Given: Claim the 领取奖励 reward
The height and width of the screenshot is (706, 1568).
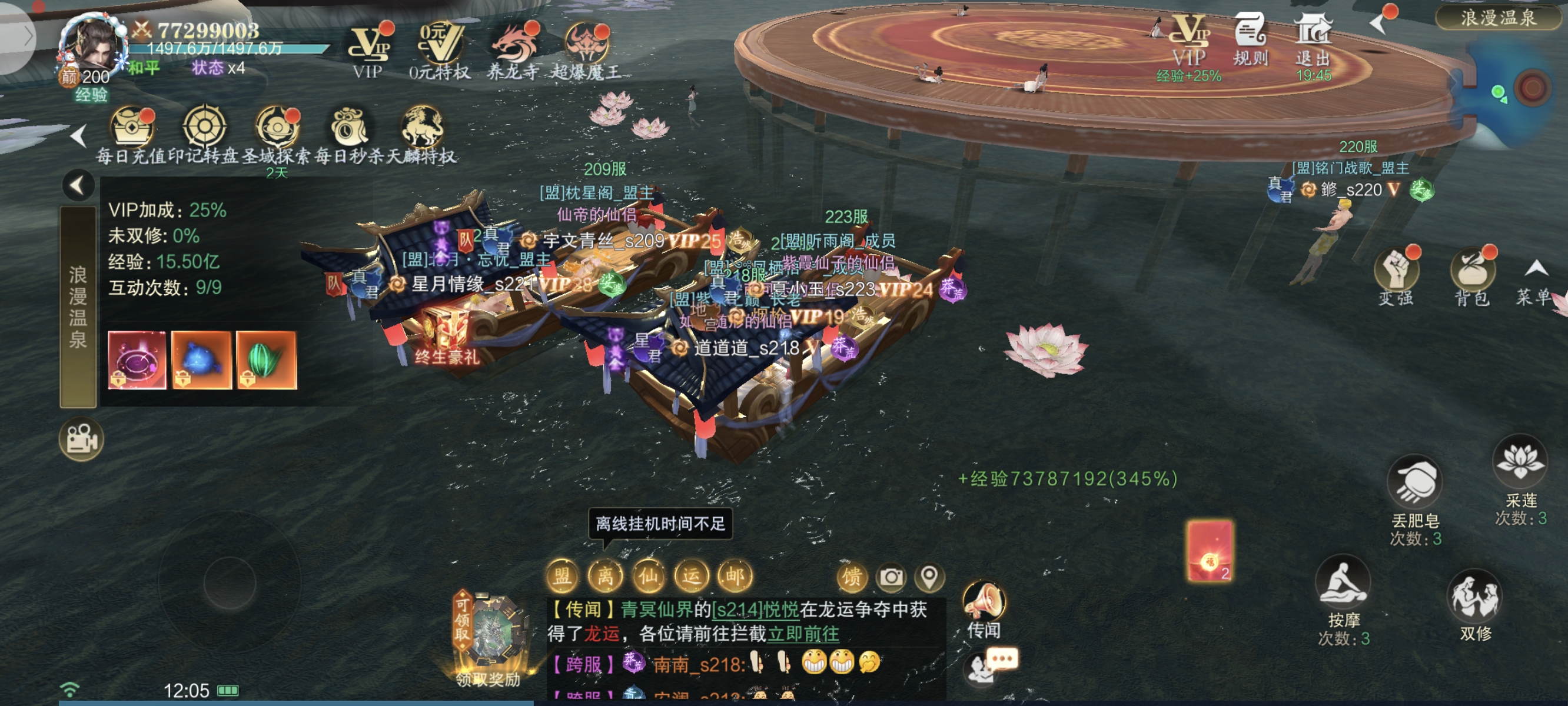Looking at the screenshot, I should click(488, 639).
